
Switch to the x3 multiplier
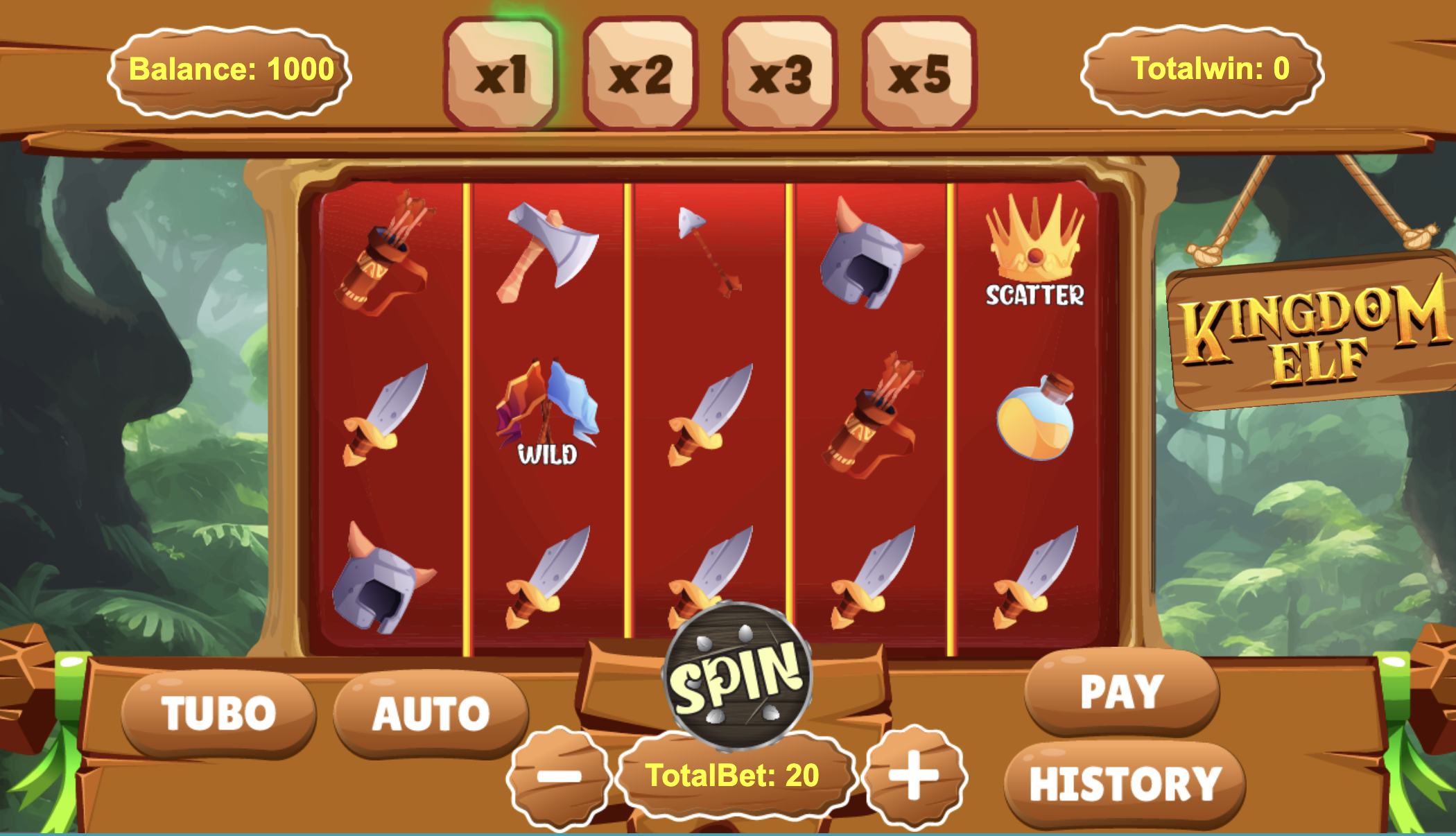pos(780,74)
